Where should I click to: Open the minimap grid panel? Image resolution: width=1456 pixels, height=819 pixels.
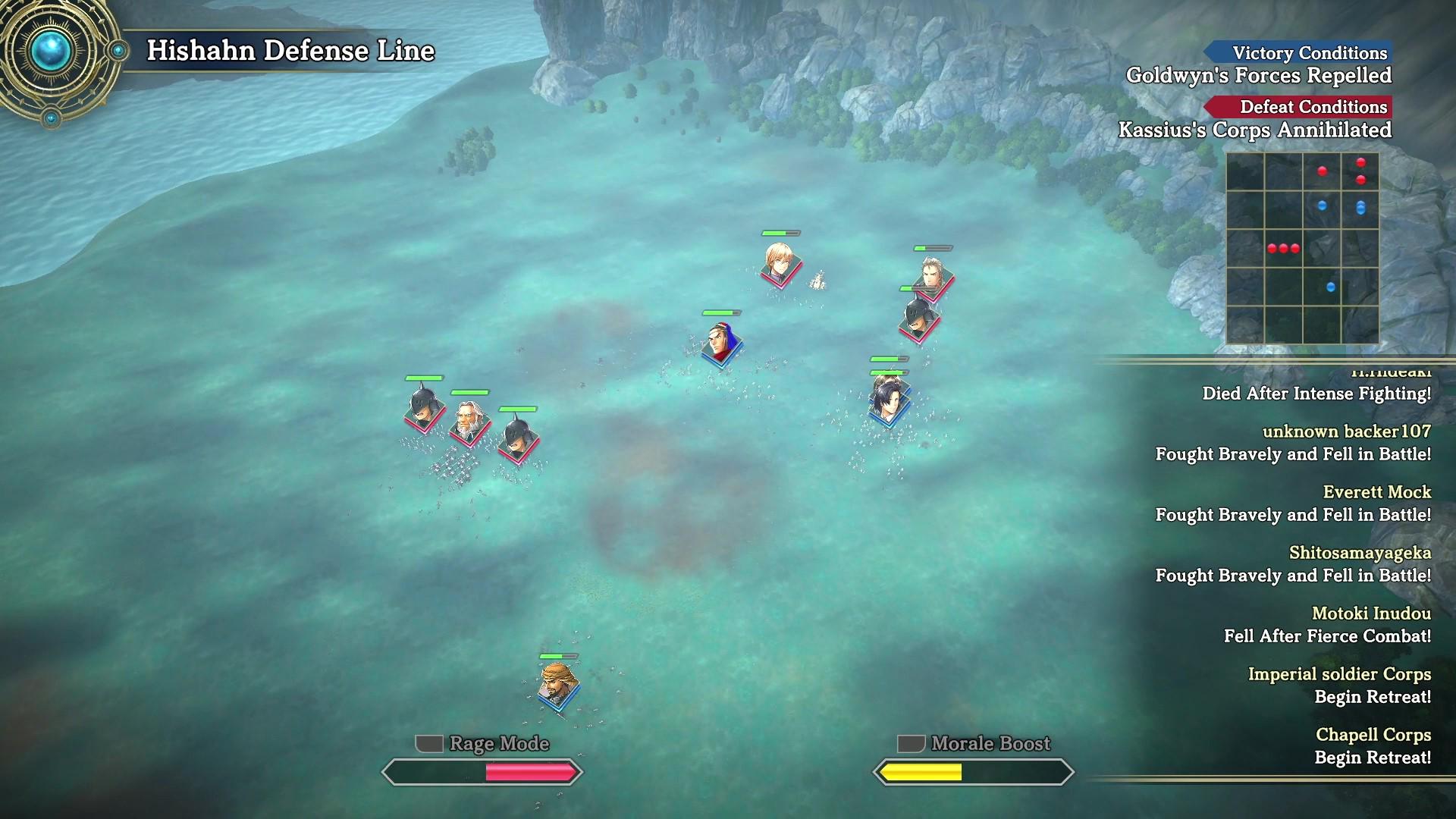(x=1302, y=247)
